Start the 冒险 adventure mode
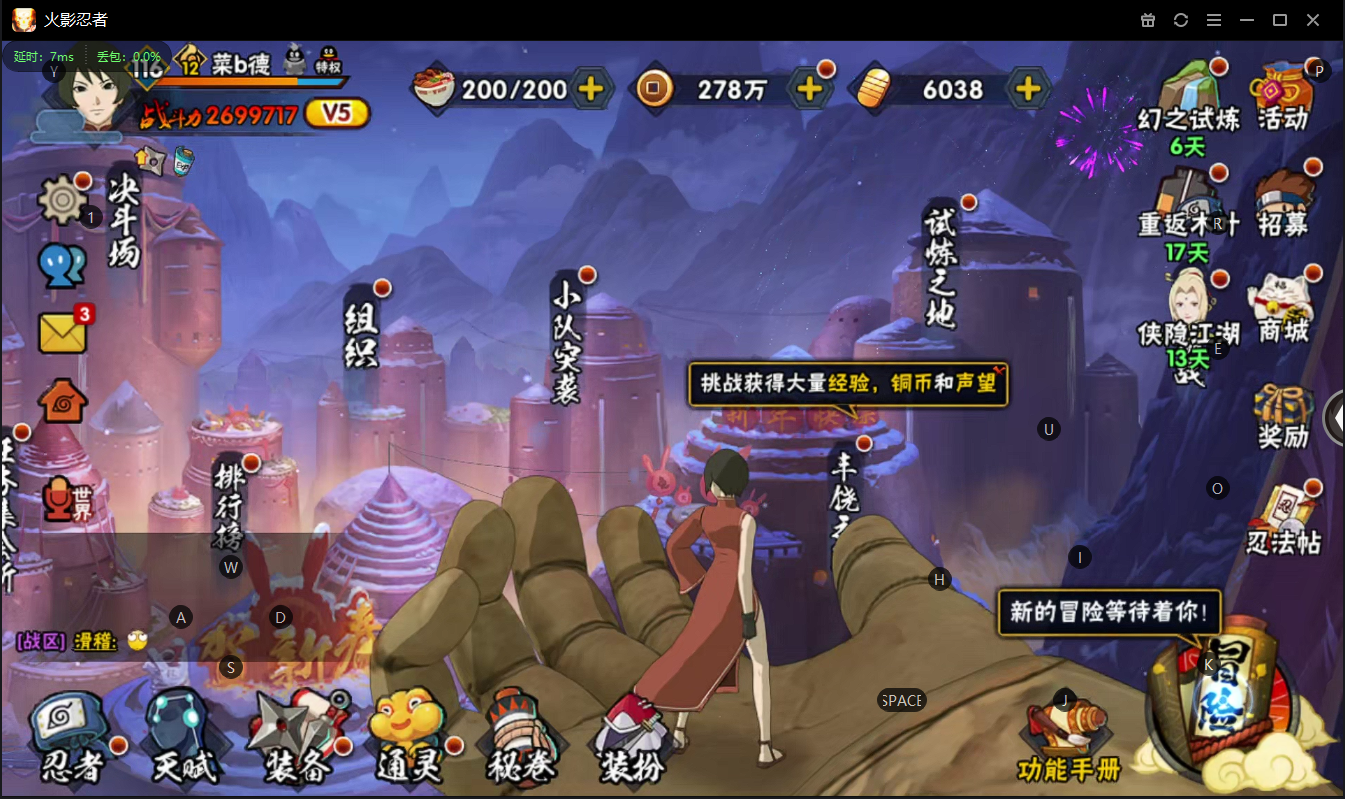 pyautogui.click(x=1224, y=700)
